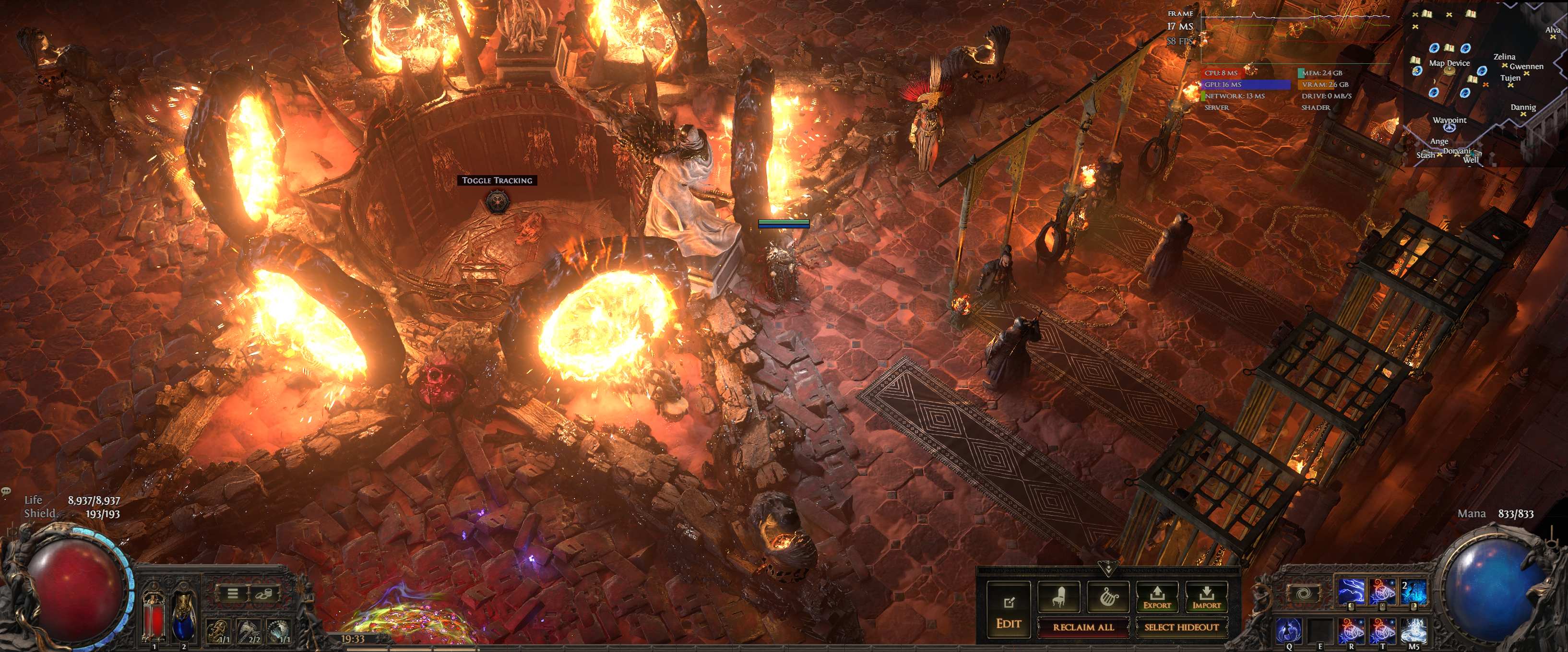
Task: Open the shop coins button
Action: pos(263,593)
